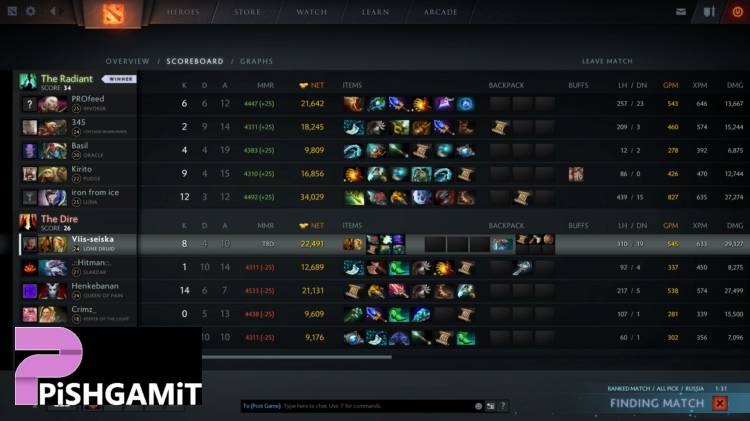Screen dimensions: 750x421
Task: Open the Learn section
Action: (375, 12)
